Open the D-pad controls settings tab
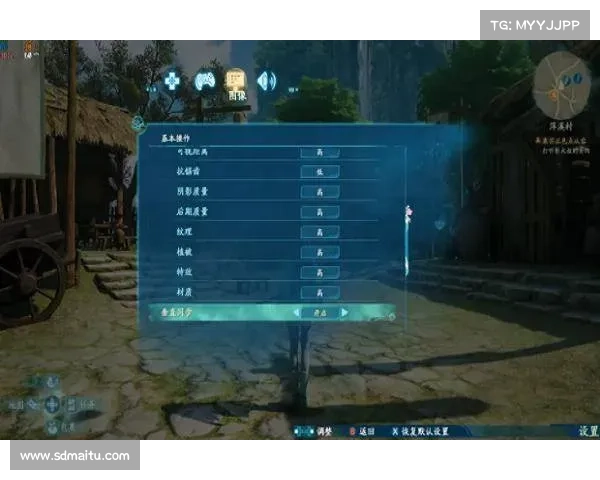600x480 pixels. click(x=173, y=80)
